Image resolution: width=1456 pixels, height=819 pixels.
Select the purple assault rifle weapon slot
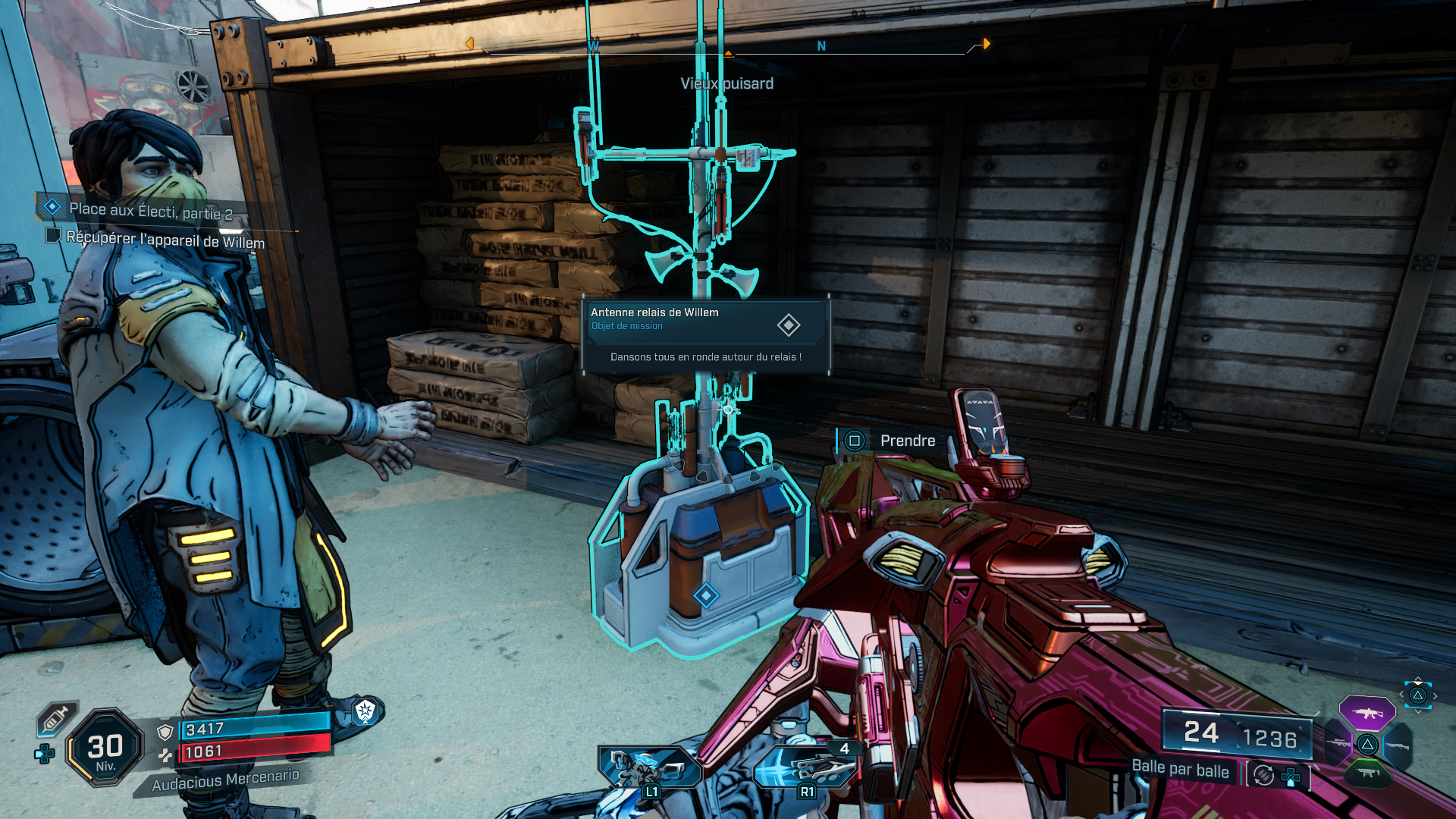point(1367,713)
